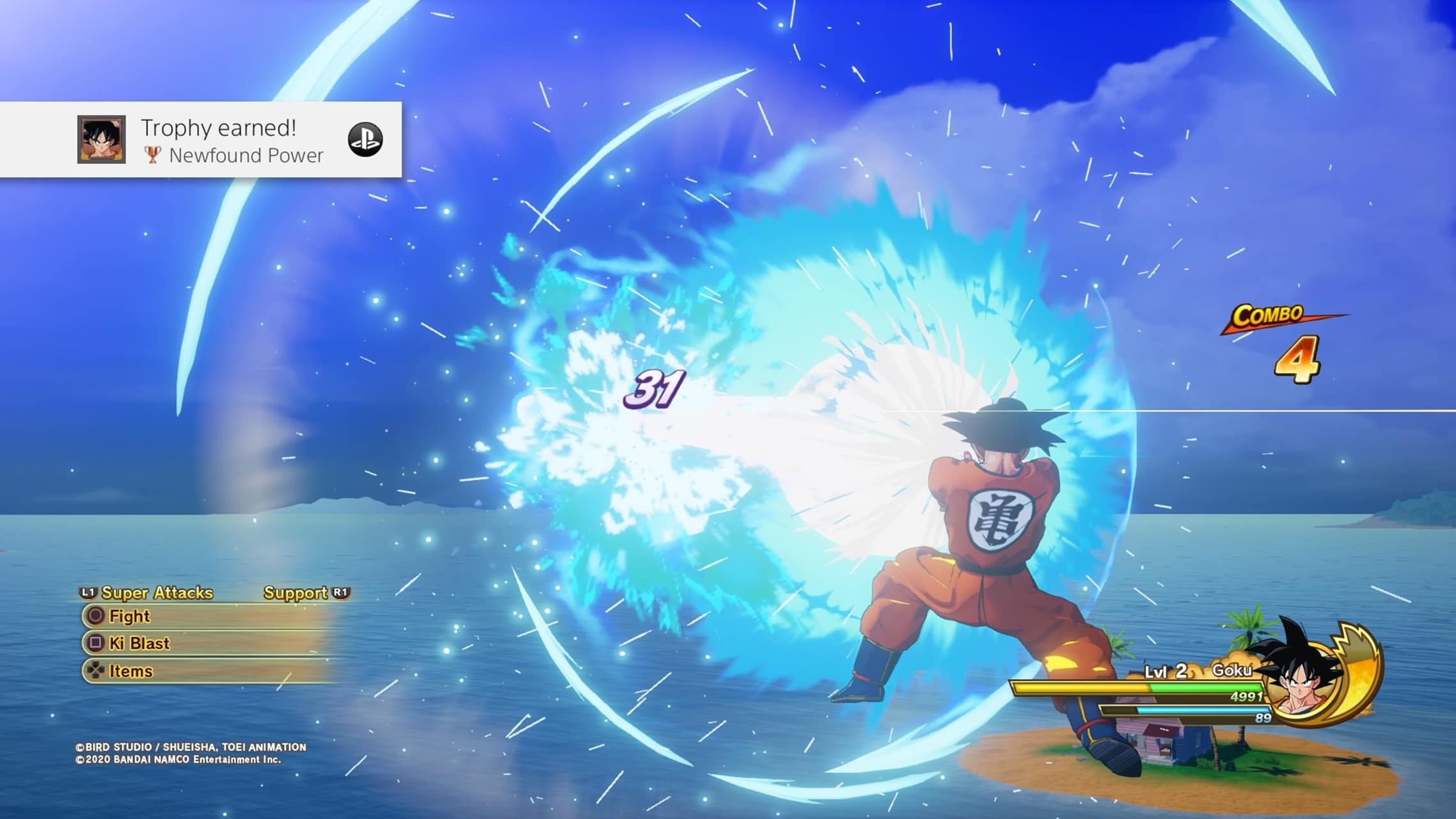Viewport: 1456px width, 819px height.
Task: Open the Super Attacks palette
Action: (x=156, y=592)
